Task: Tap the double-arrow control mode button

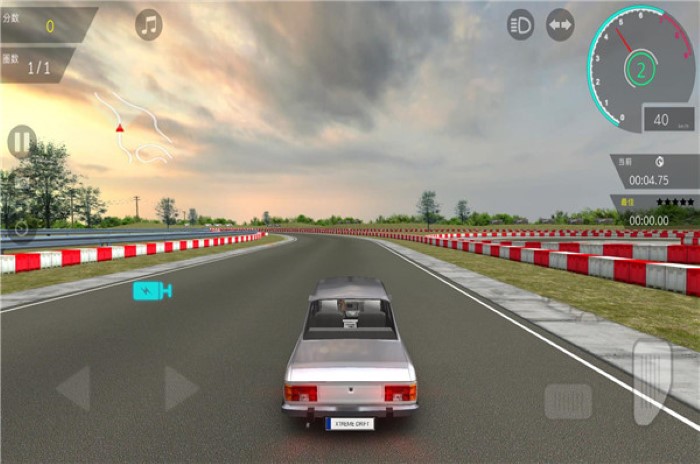Action: pos(560,25)
